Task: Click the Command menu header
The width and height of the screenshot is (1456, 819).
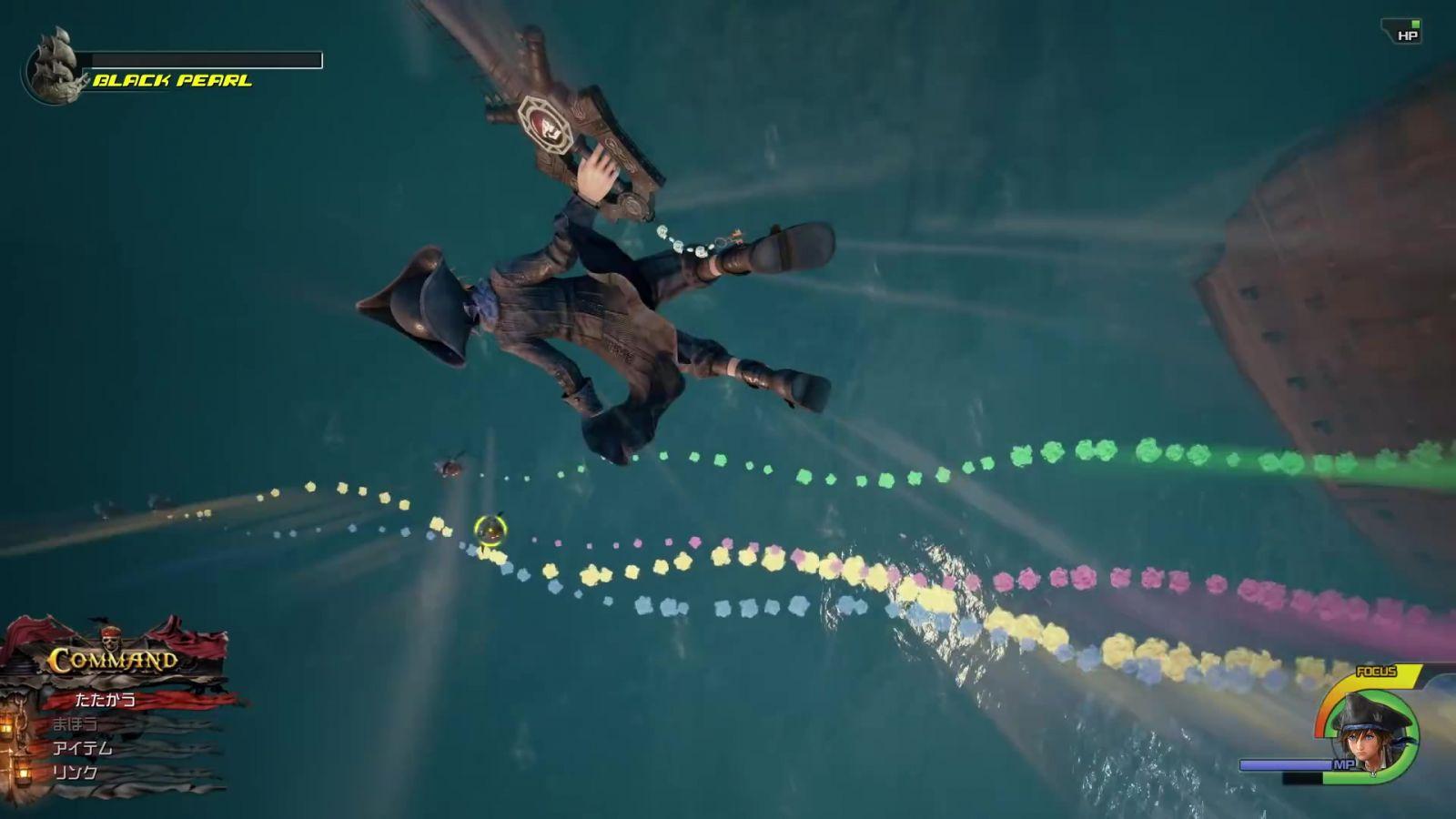Action: click(x=113, y=659)
